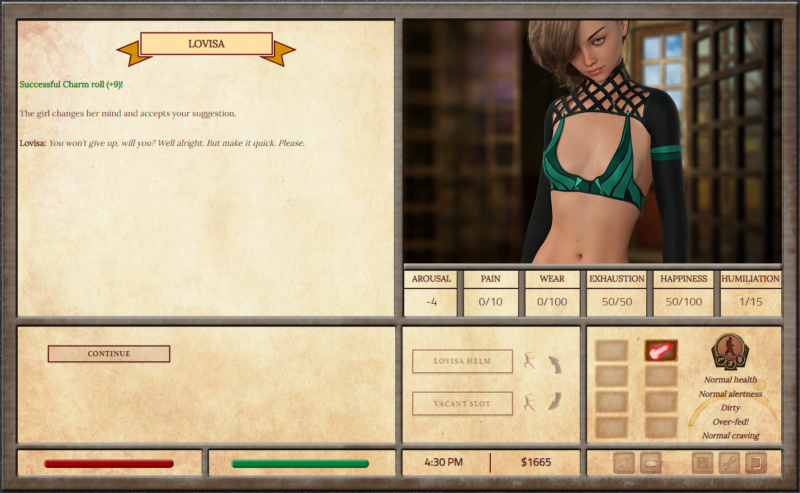Click the pose figure beside Lovisa Helm

(x=530, y=361)
